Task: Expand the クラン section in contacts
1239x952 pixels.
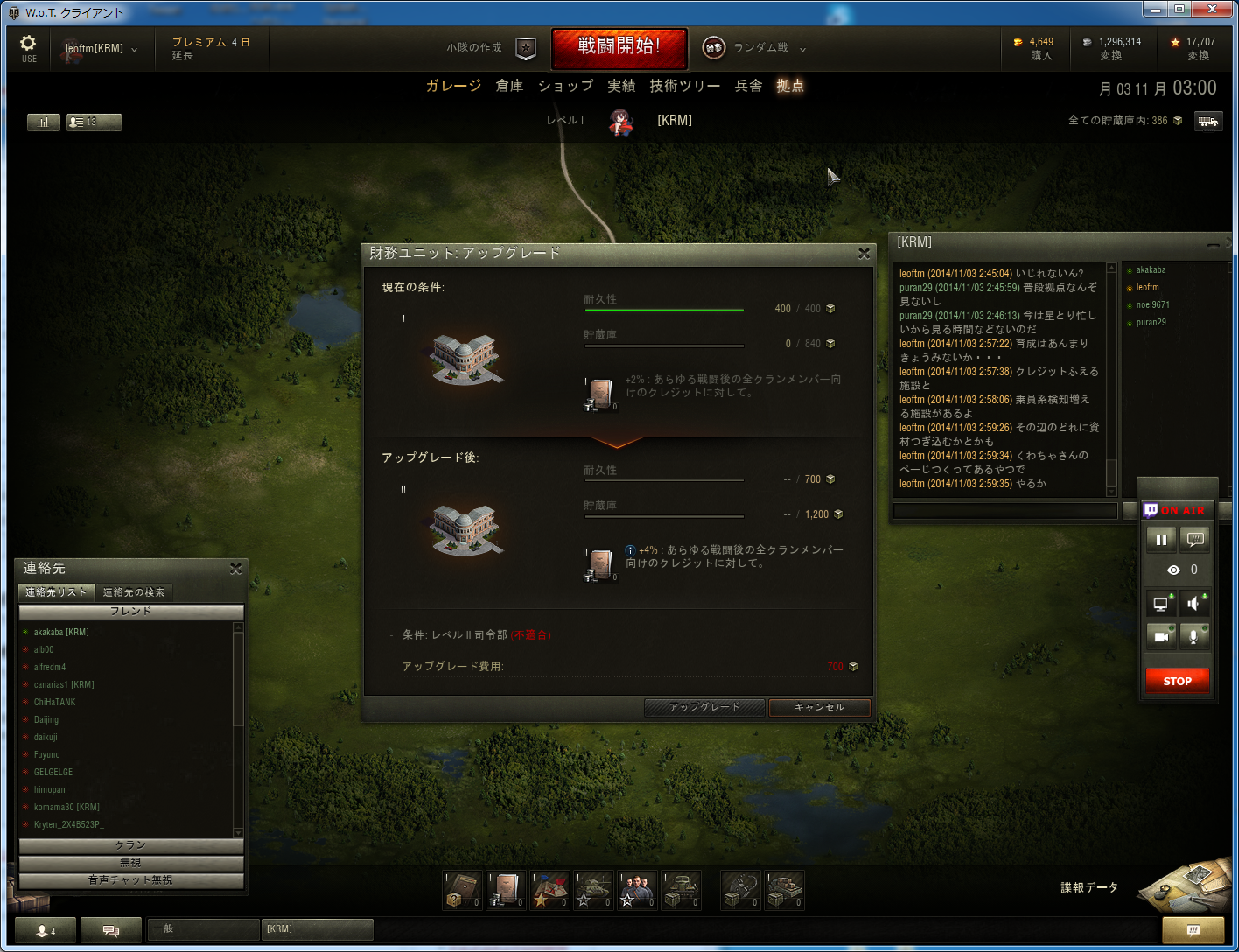Action: tap(131, 845)
